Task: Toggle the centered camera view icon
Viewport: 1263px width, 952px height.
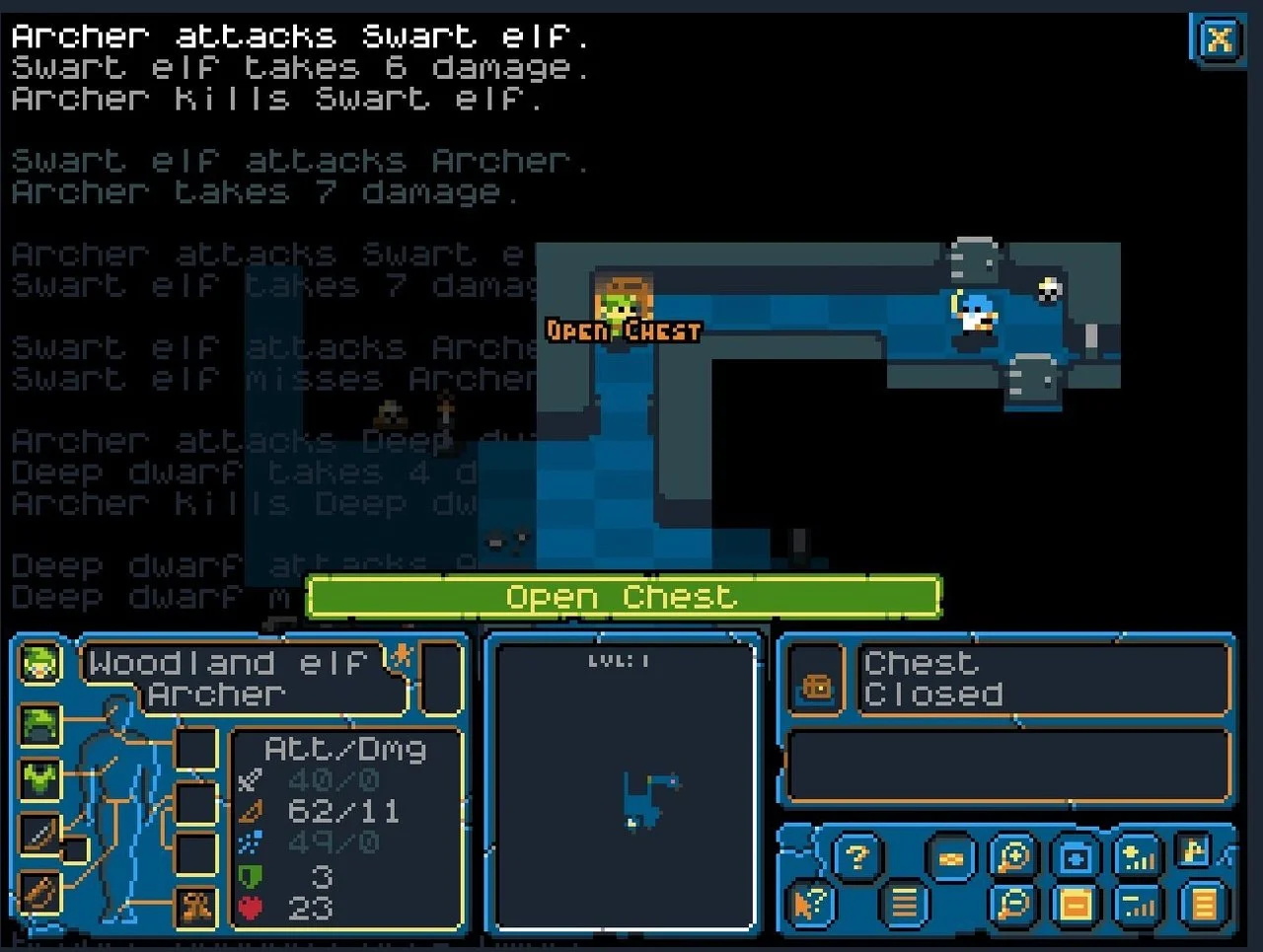Action: pyautogui.click(x=1076, y=856)
